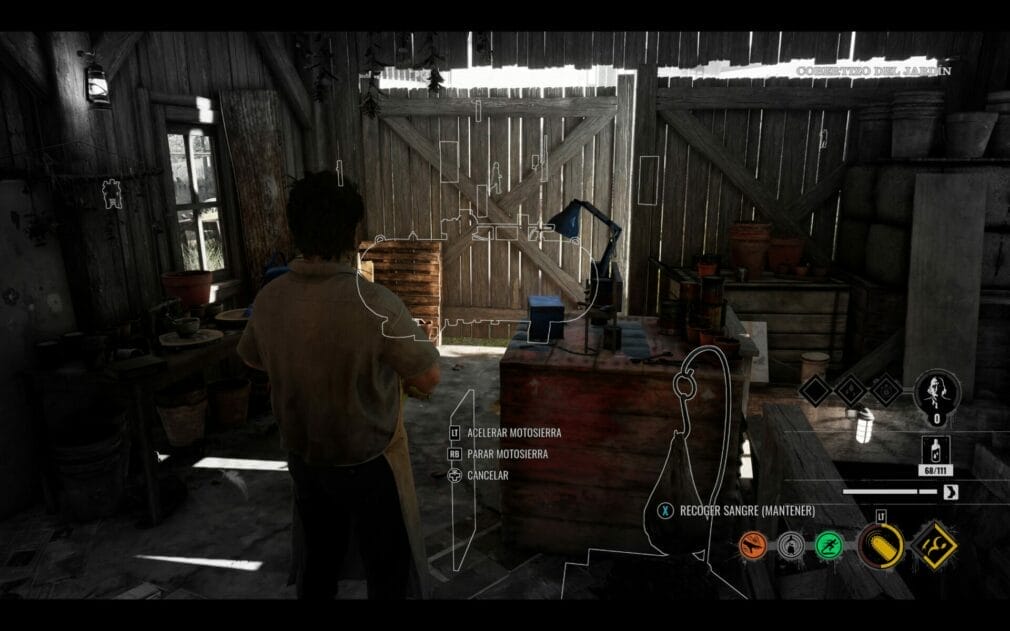Click the grey round status icon
The height and width of the screenshot is (631, 1010).
[790, 545]
